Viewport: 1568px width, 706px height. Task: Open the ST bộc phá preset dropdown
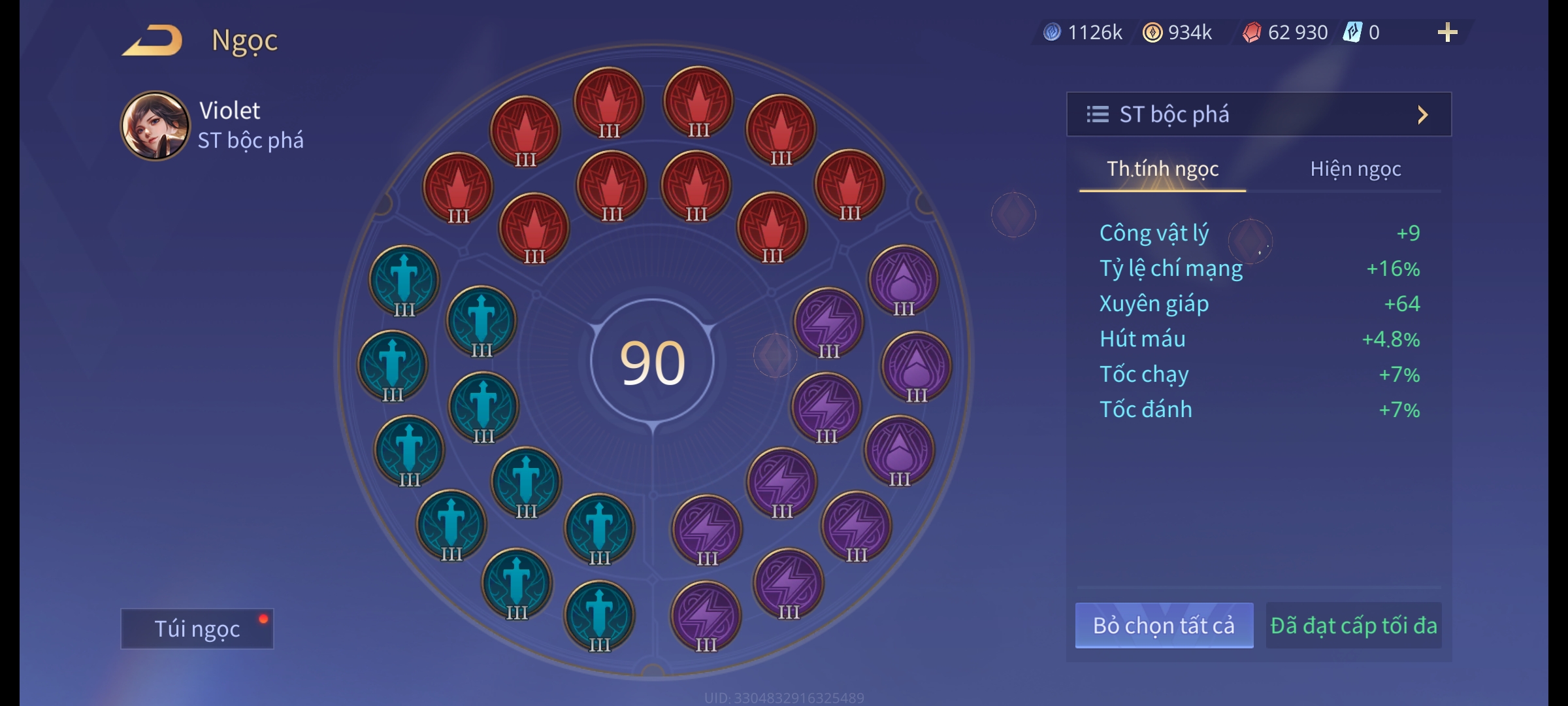(1258, 114)
